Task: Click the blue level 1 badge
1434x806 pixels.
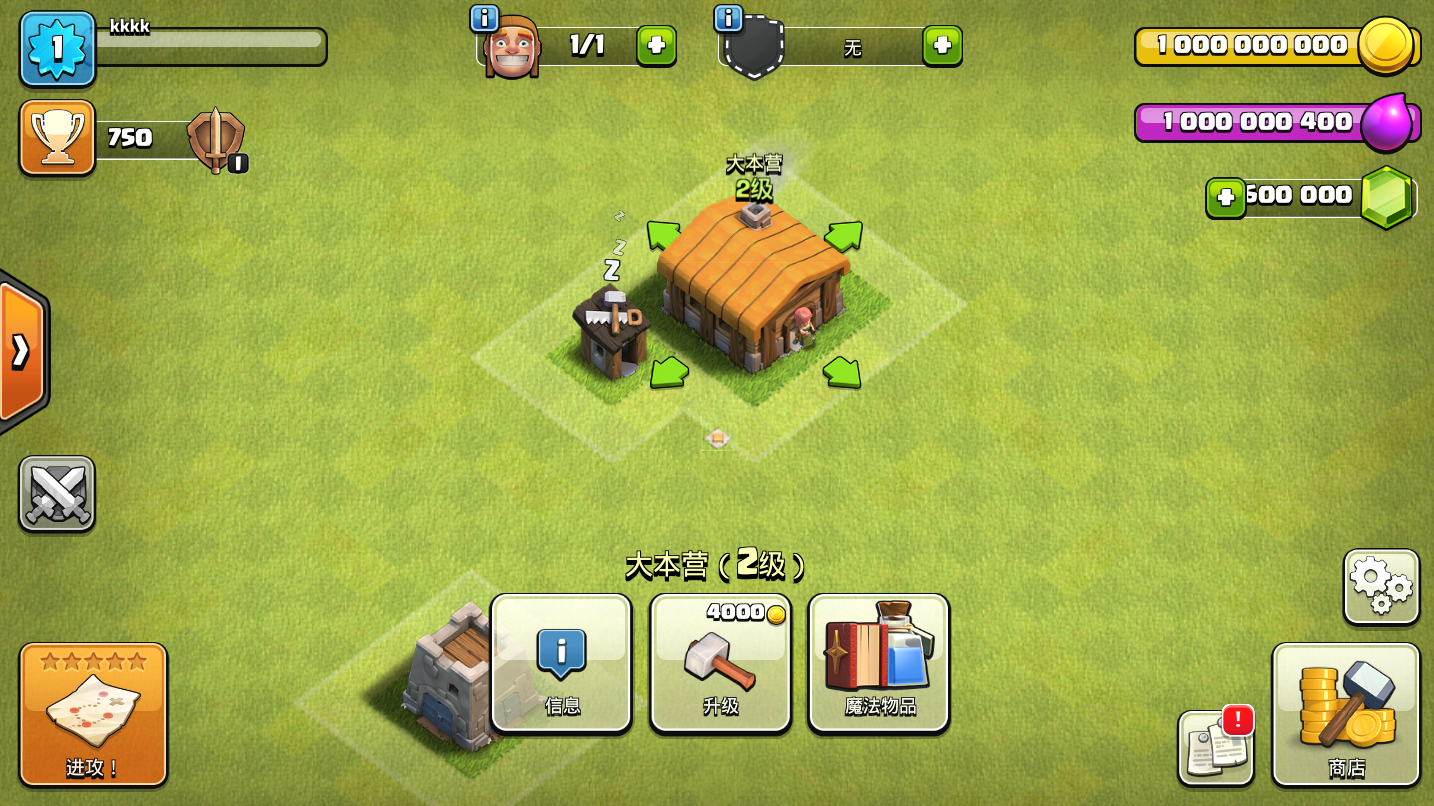Action: coord(57,48)
